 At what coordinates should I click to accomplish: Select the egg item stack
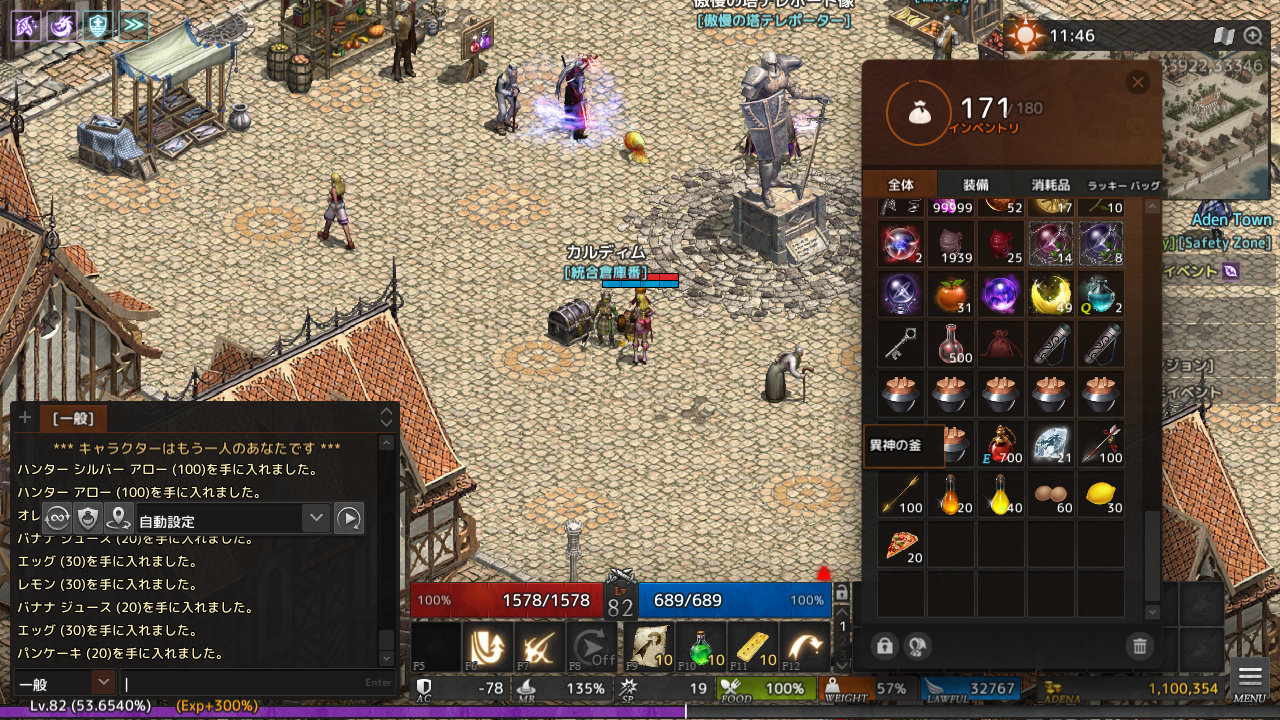[1050, 495]
